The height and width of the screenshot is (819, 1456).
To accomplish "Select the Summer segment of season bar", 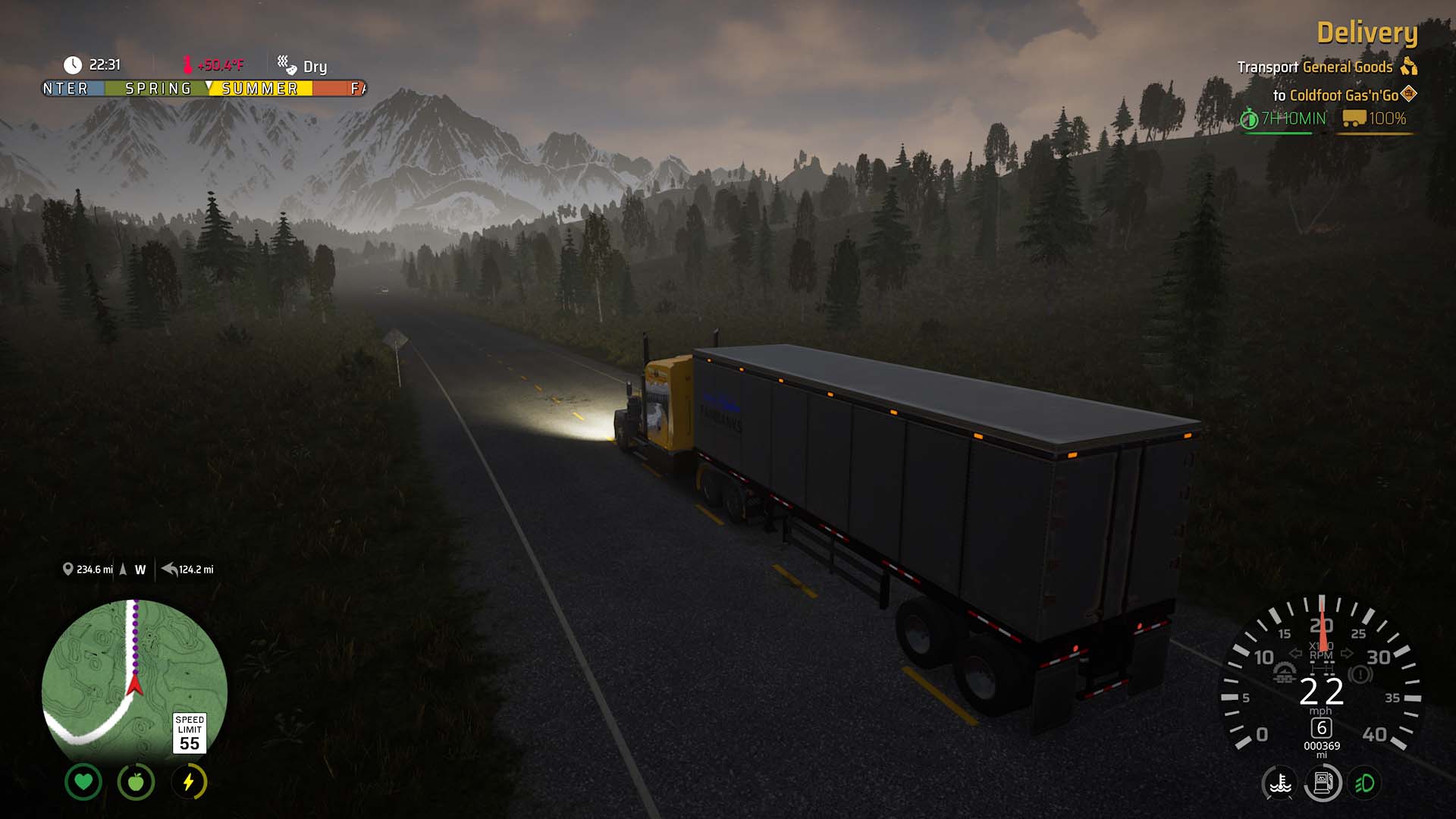I will tap(259, 89).
